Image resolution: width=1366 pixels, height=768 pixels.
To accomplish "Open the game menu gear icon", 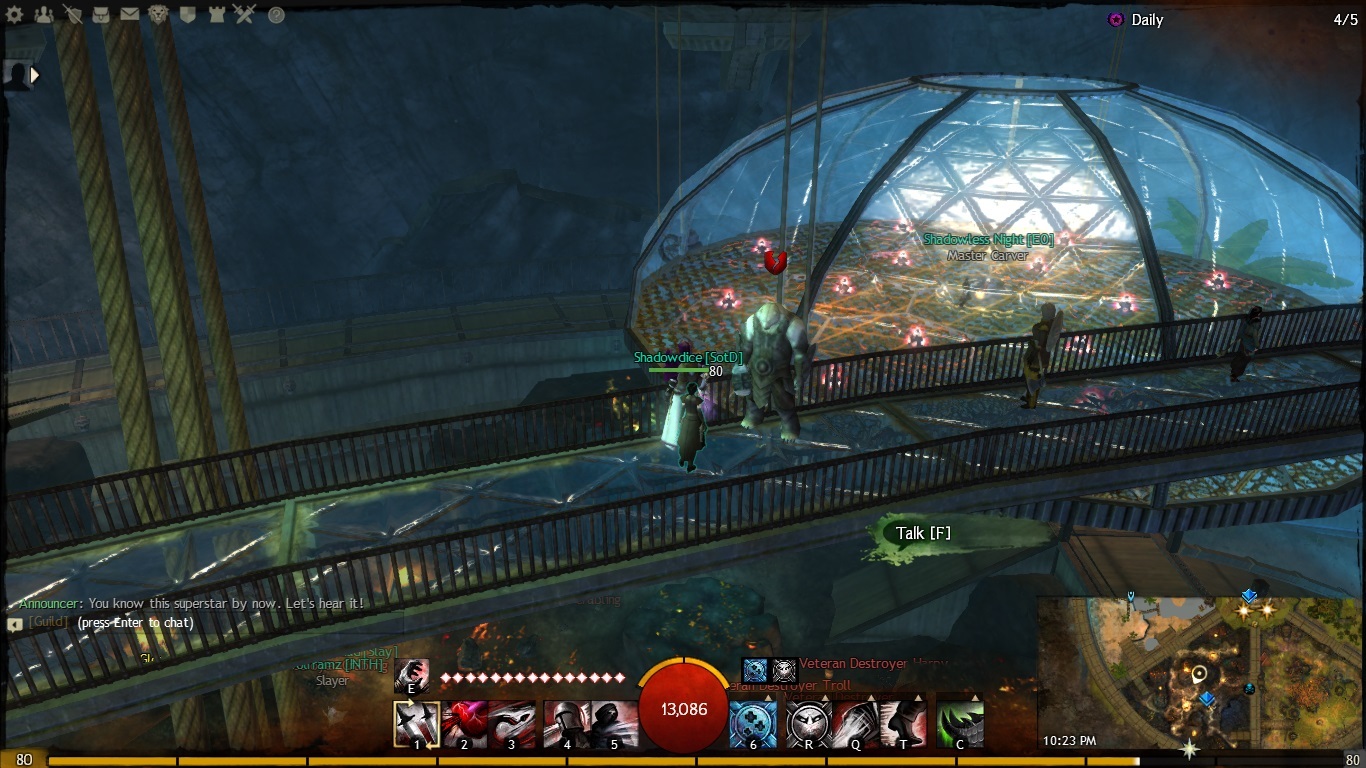I will point(15,15).
